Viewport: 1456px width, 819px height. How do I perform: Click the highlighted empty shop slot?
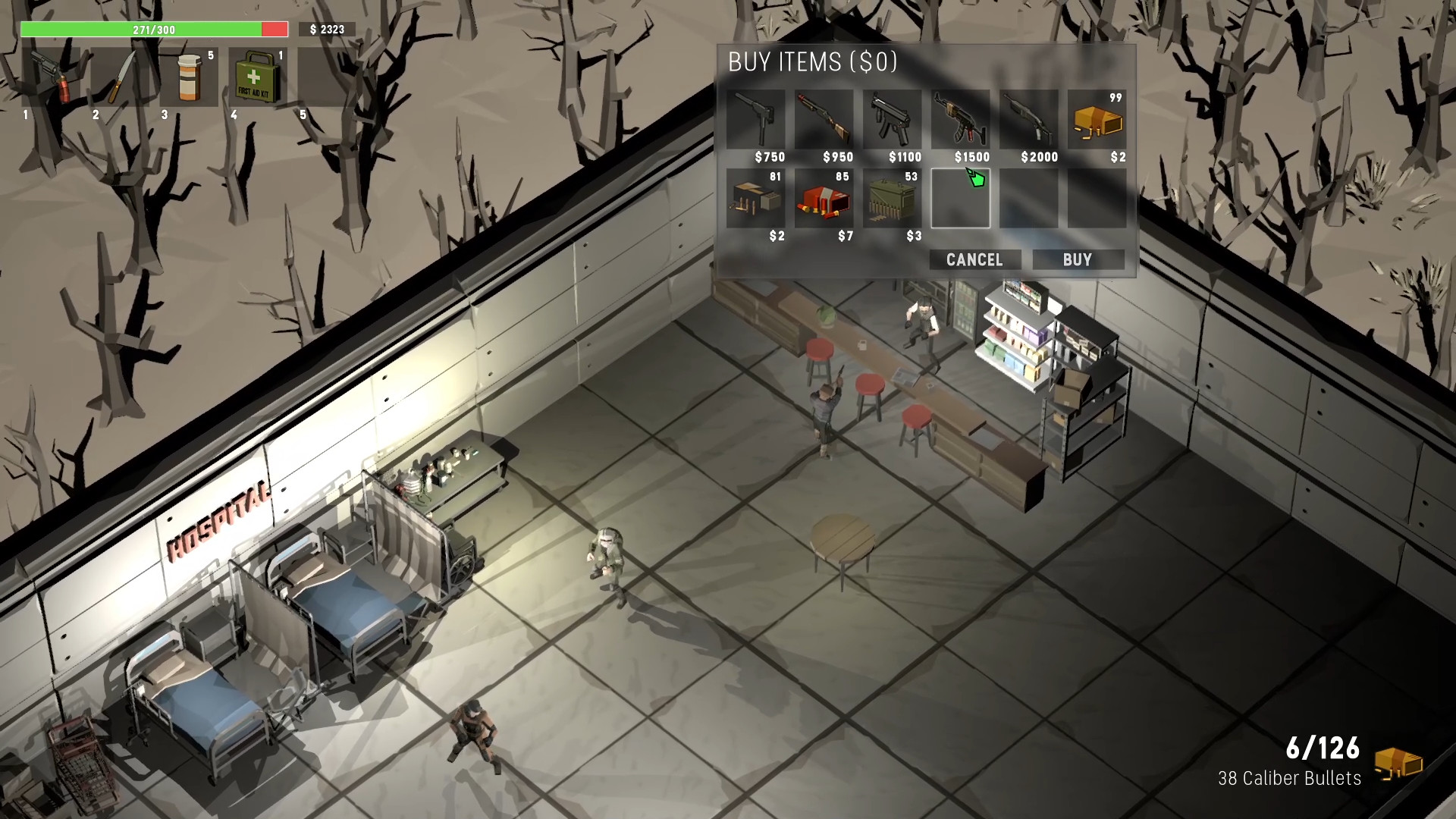click(962, 199)
